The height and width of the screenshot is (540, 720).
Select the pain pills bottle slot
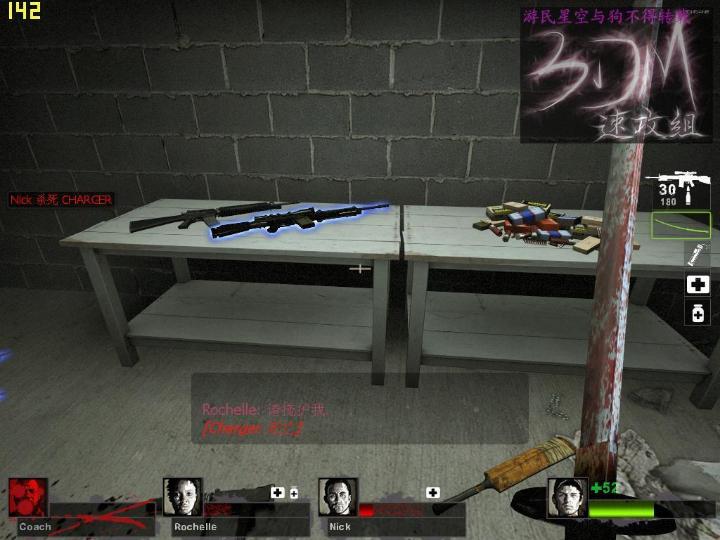coord(697,314)
